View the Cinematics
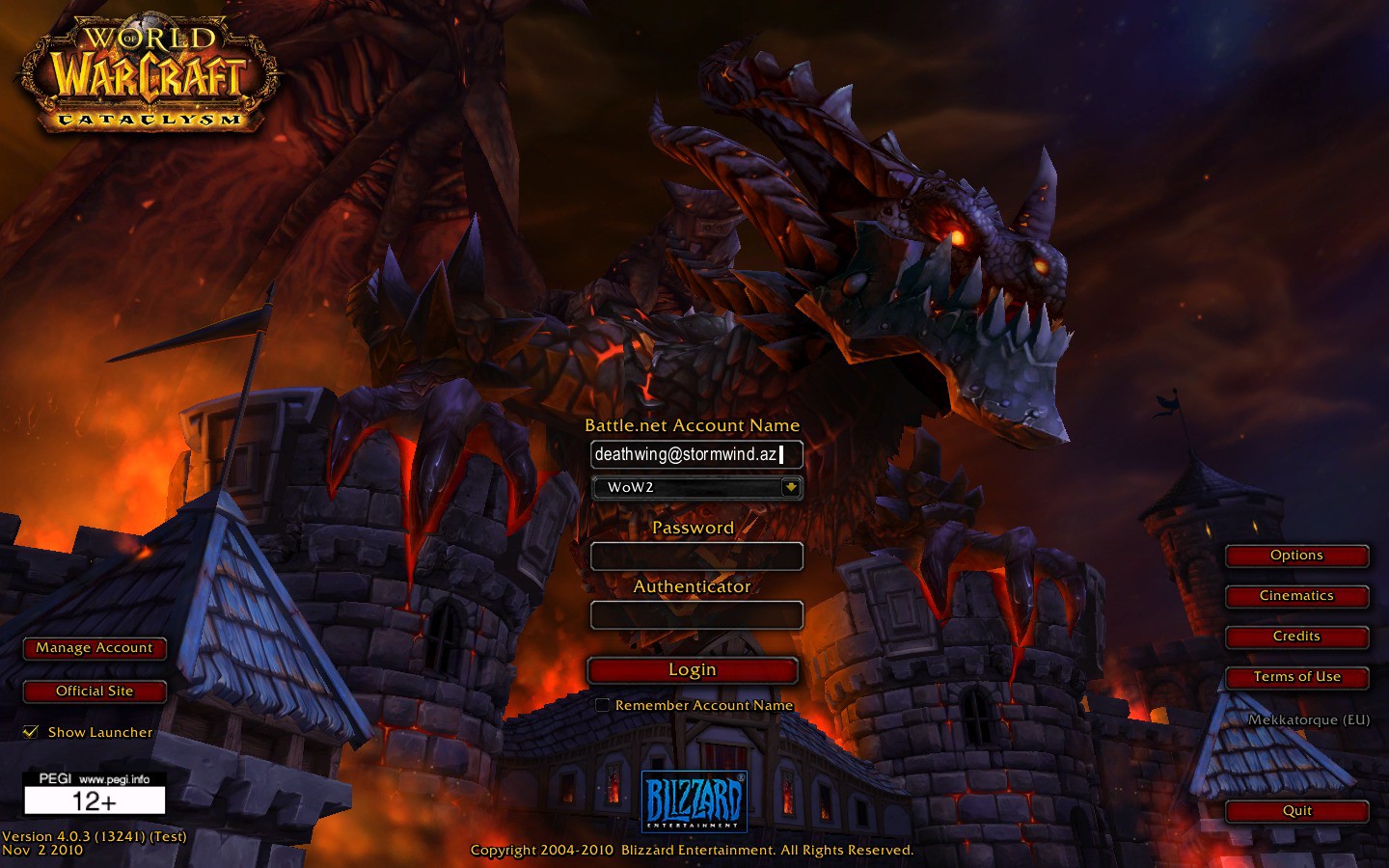 coord(1296,596)
